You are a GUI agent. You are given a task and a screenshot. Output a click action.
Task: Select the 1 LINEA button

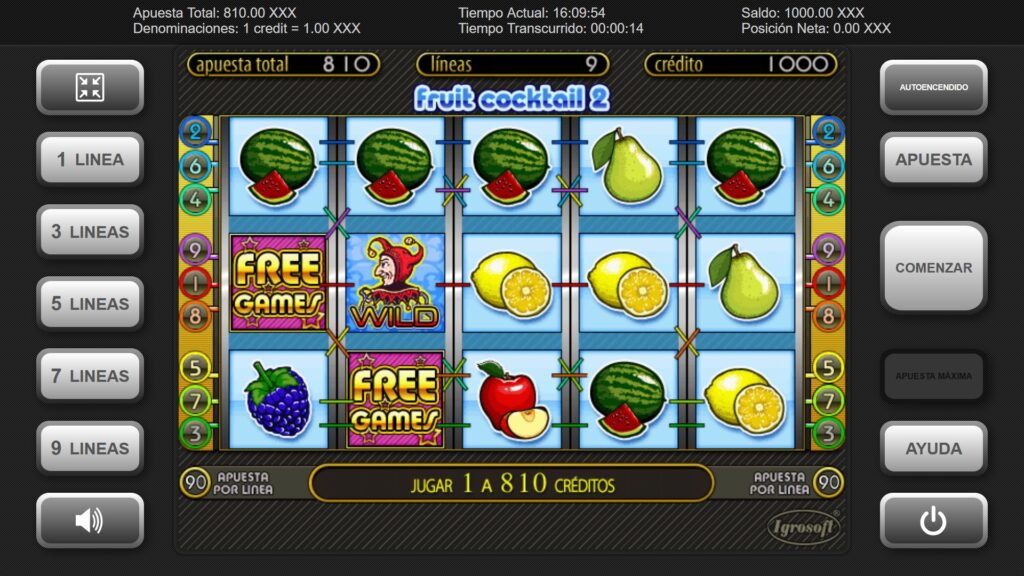(90, 160)
